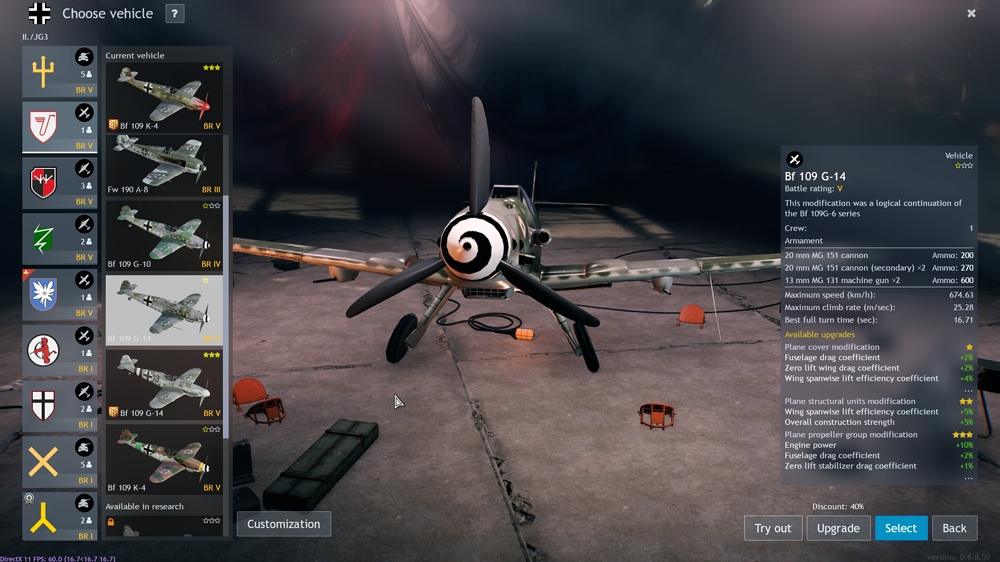Select the black and red shield squad

point(60,182)
